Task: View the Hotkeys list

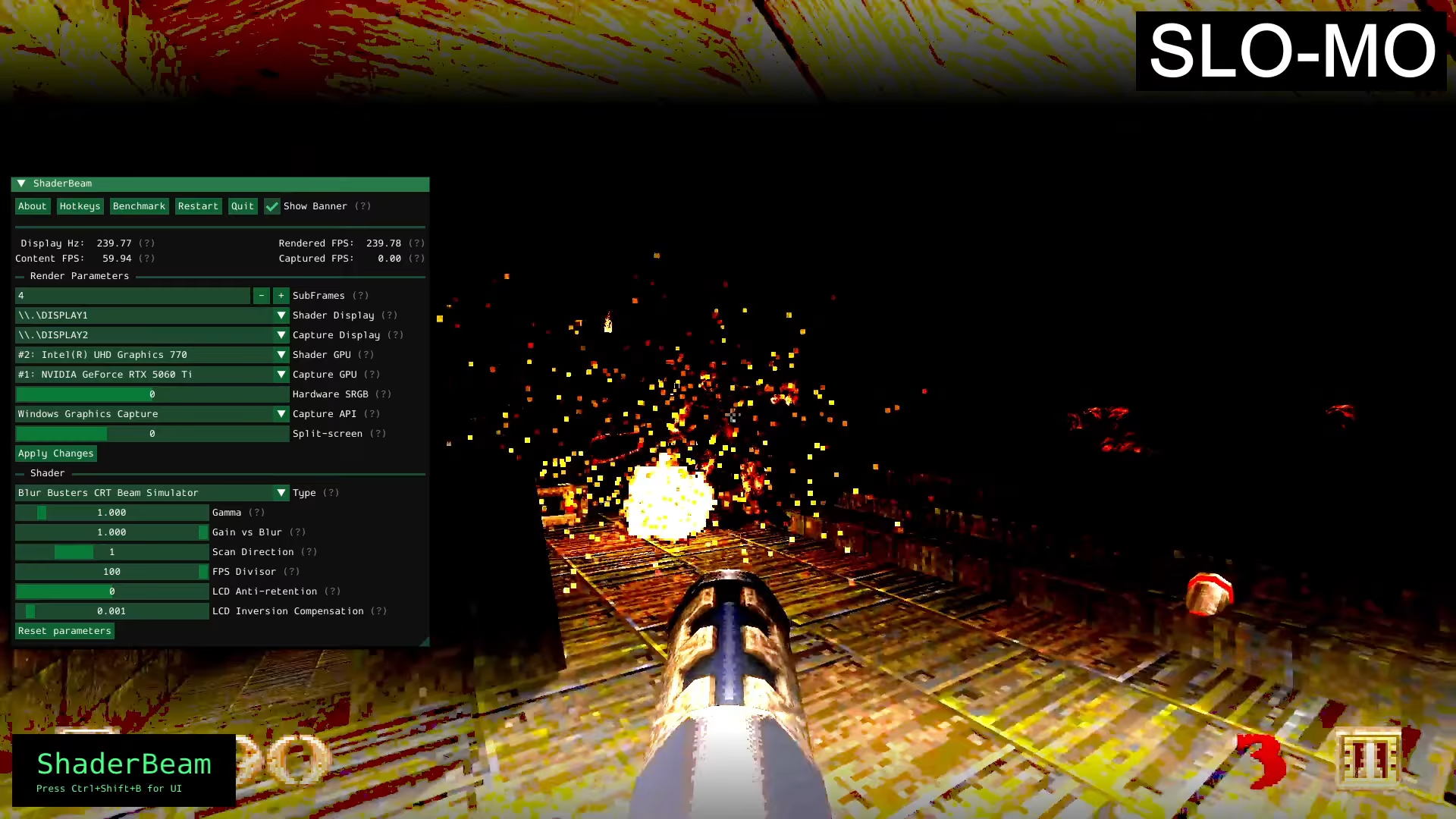Action: [x=80, y=206]
